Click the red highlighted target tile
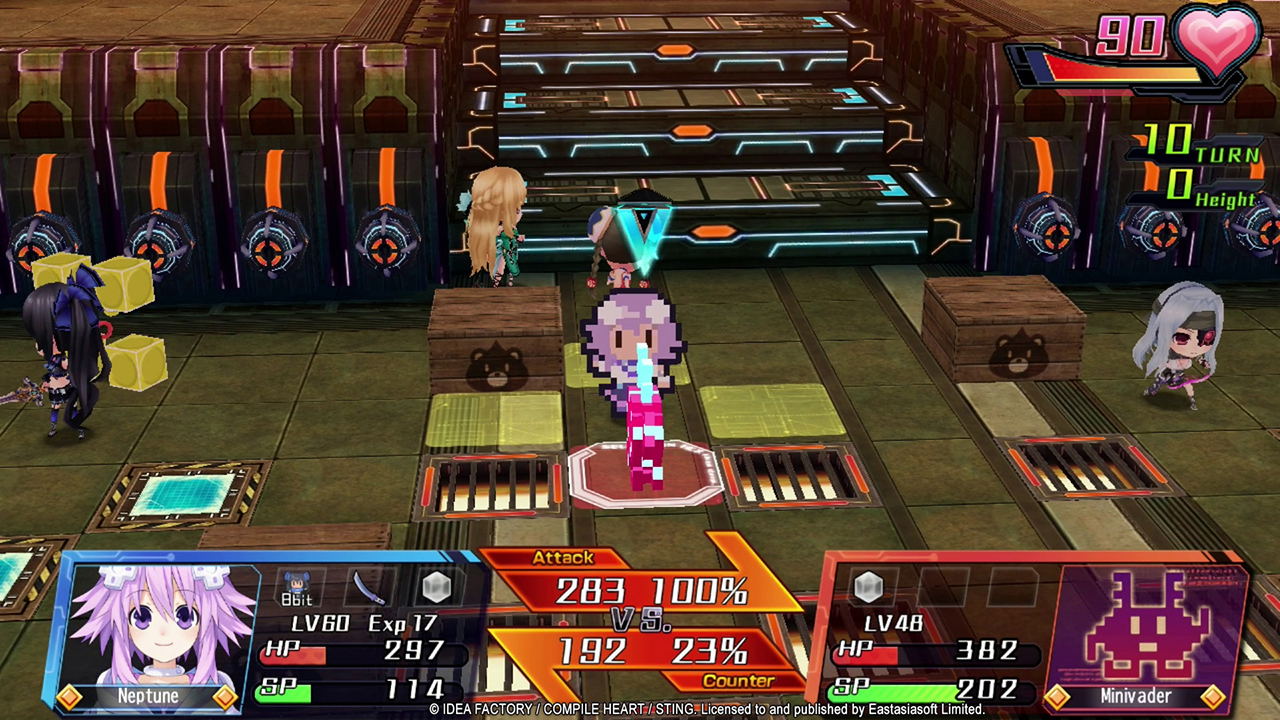The width and height of the screenshot is (1280, 720). (645, 474)
